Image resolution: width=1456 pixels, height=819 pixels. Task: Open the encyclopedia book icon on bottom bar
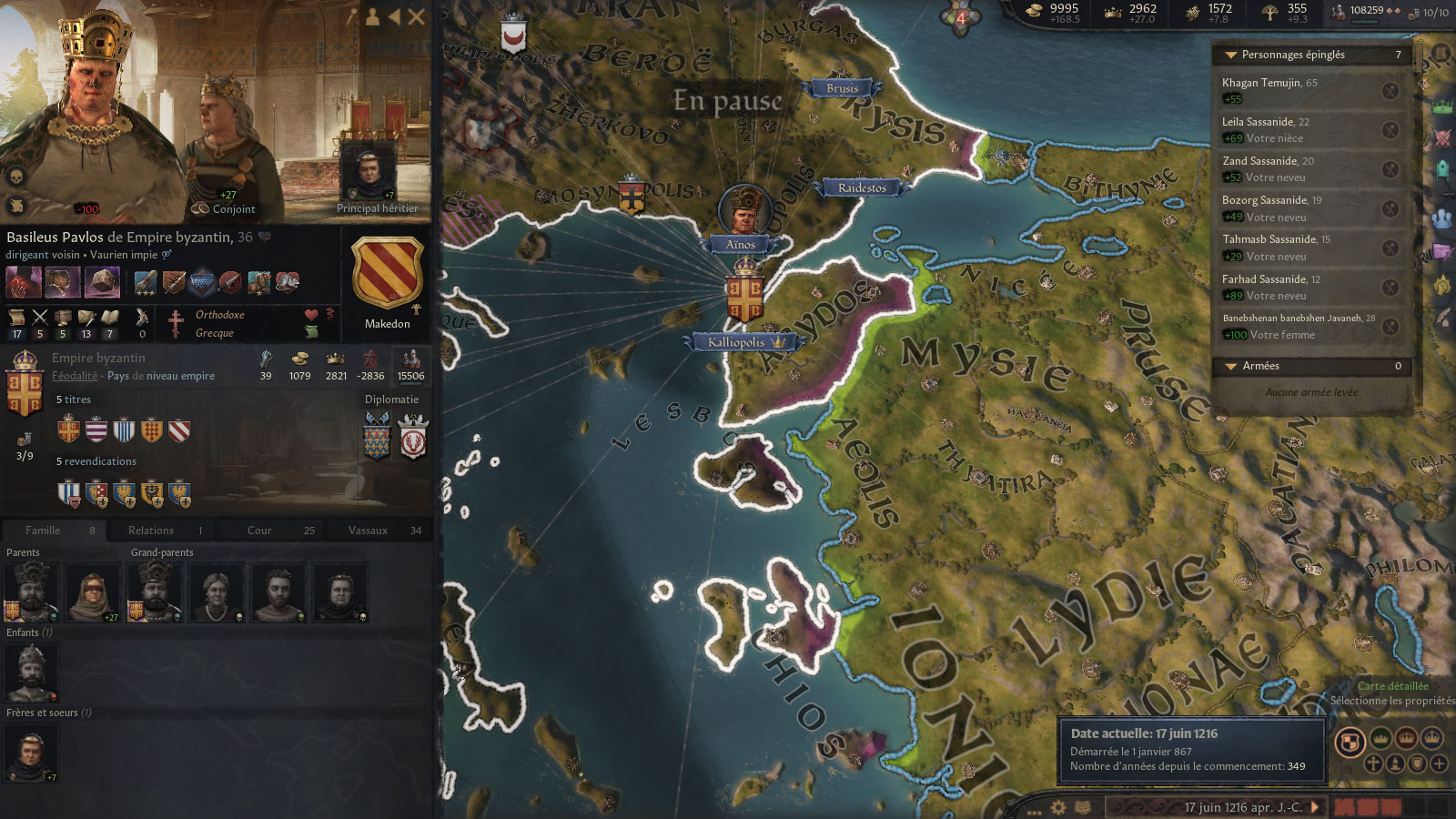point(1082,808)
